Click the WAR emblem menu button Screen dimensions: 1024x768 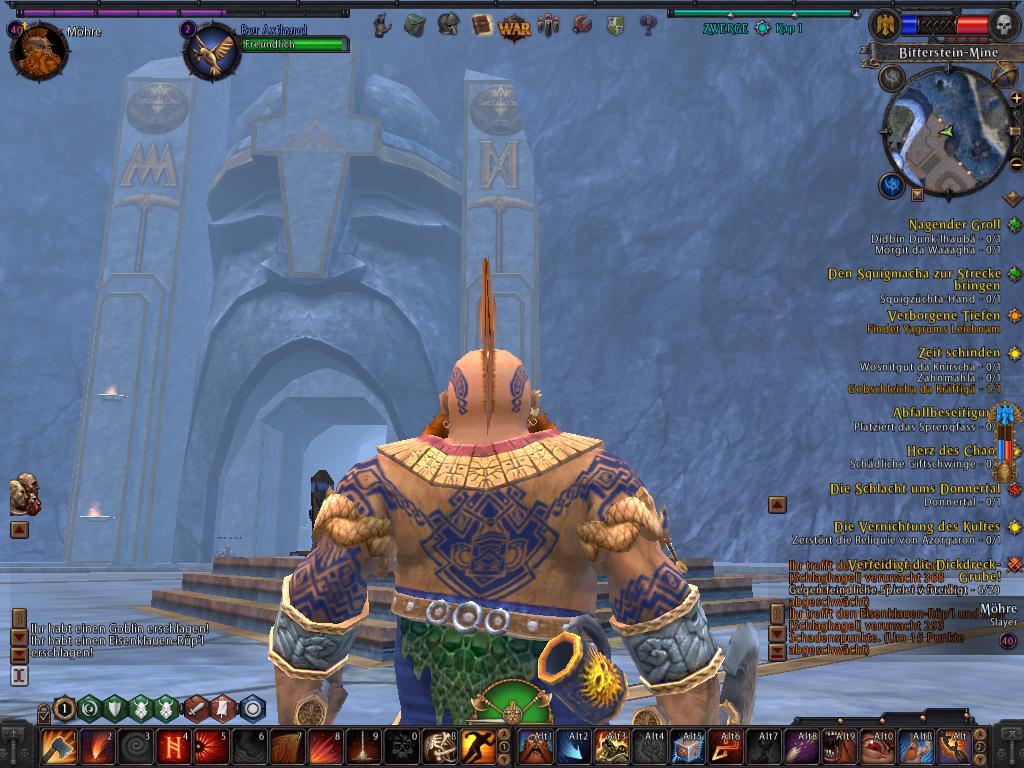pyautogui.click(x=514, y=25)
